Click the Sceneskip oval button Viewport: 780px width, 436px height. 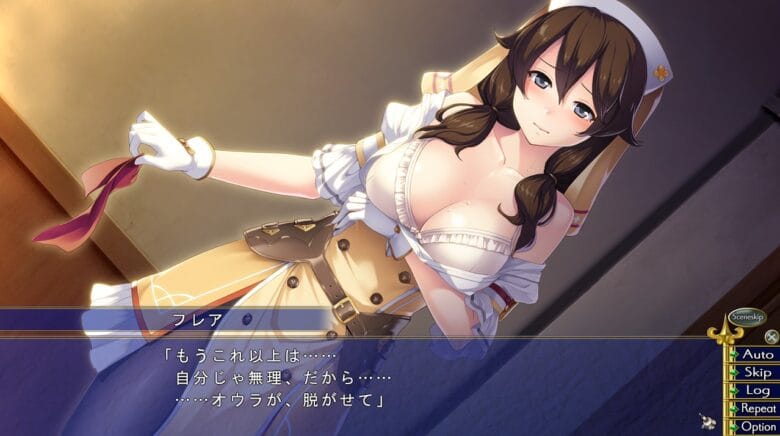coord(747,316)
